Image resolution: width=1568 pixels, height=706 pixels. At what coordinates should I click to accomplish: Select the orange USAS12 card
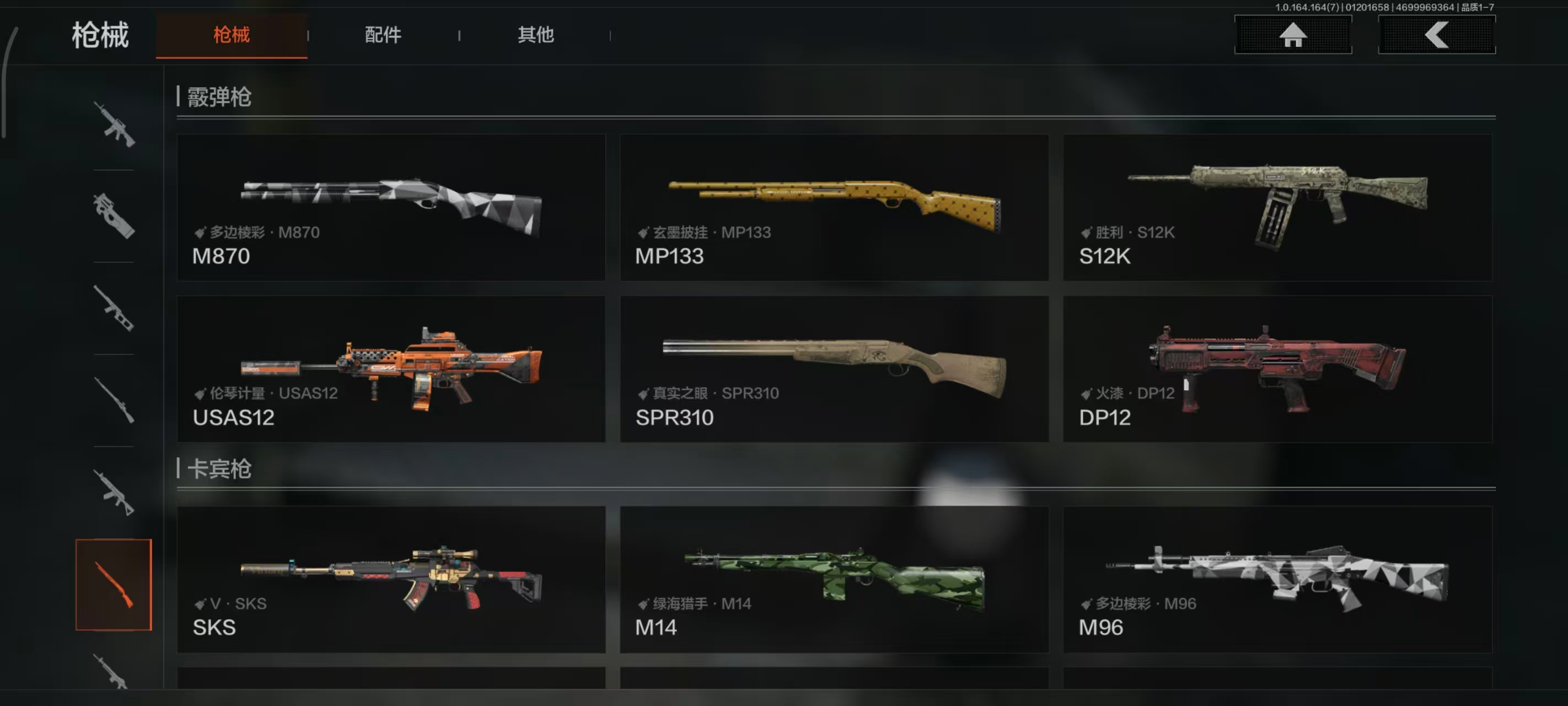391,368
